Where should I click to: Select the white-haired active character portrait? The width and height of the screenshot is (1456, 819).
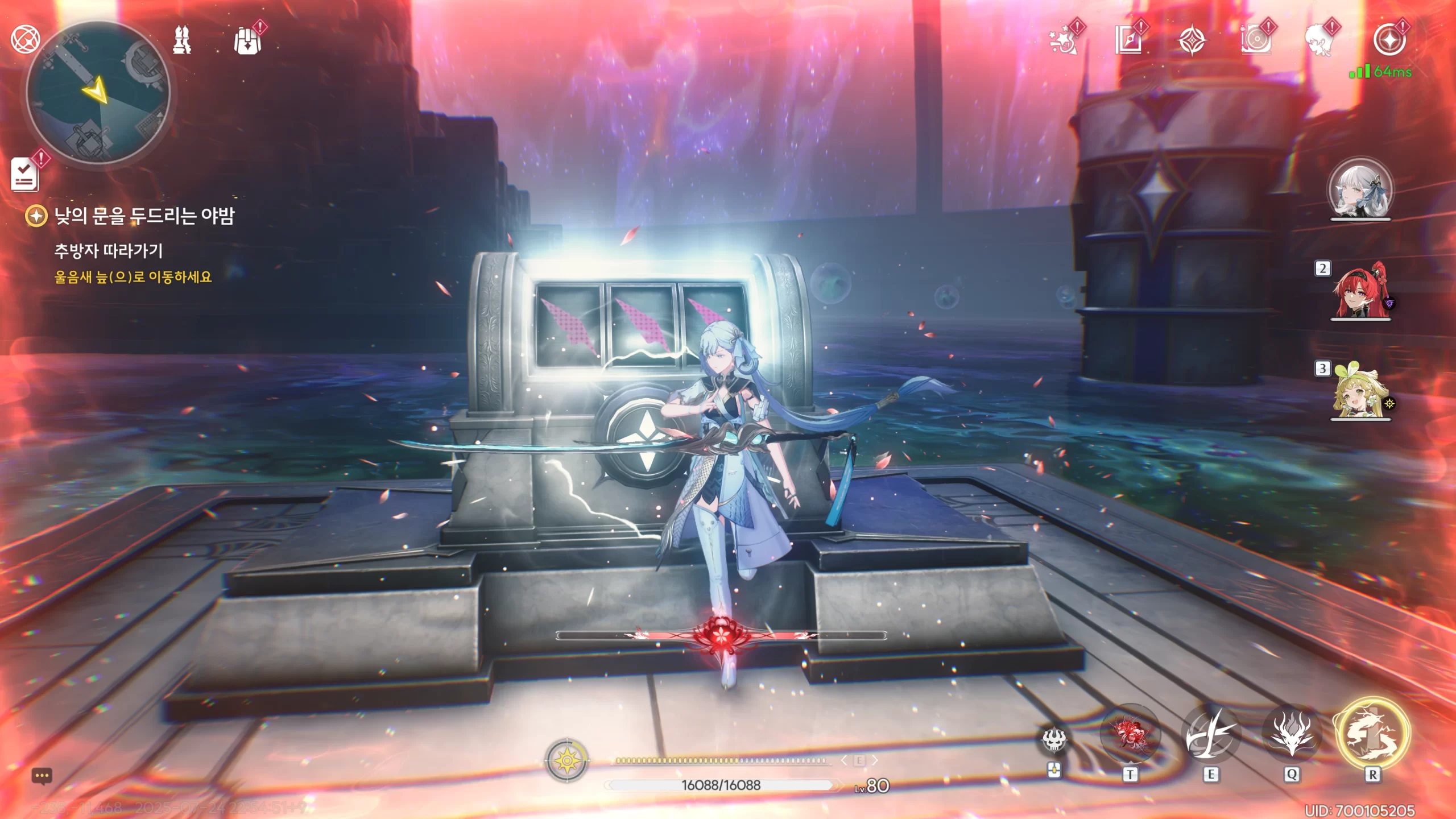[x=1360, y=190]
